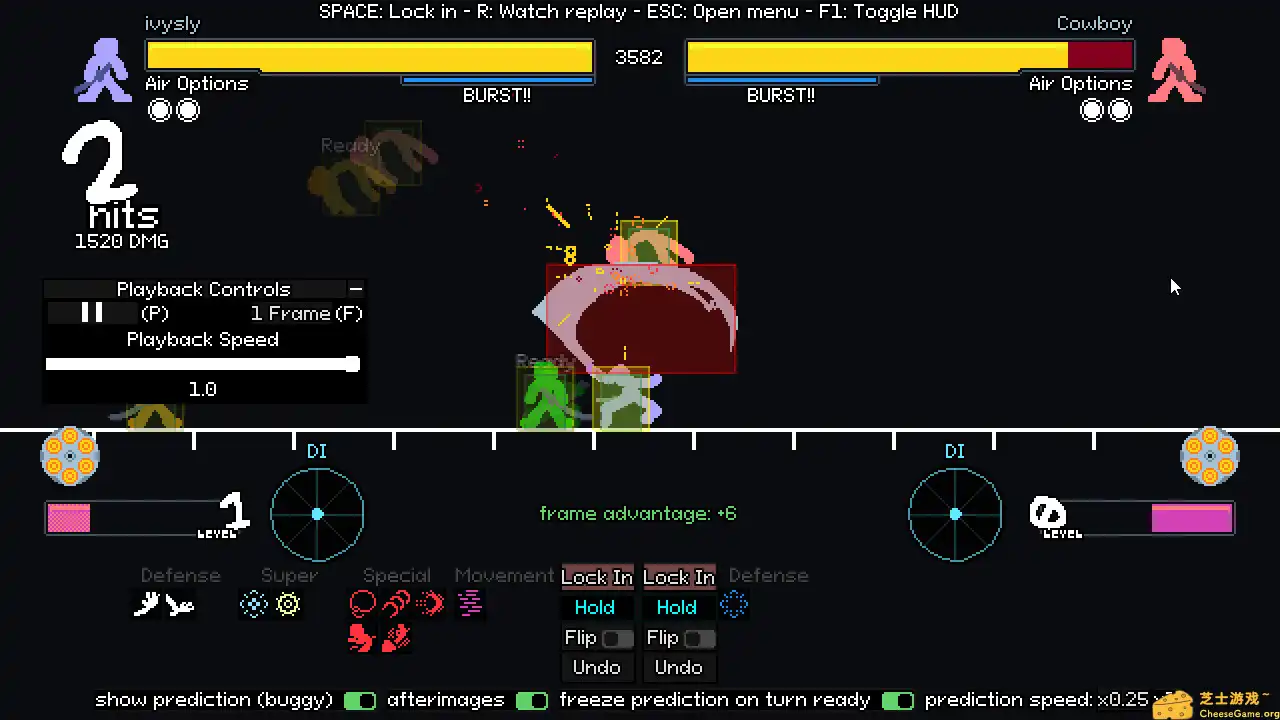This screenshot has height=720, width=1280.
Task: Click Undo for the right player
Action: tap(678, 667)
